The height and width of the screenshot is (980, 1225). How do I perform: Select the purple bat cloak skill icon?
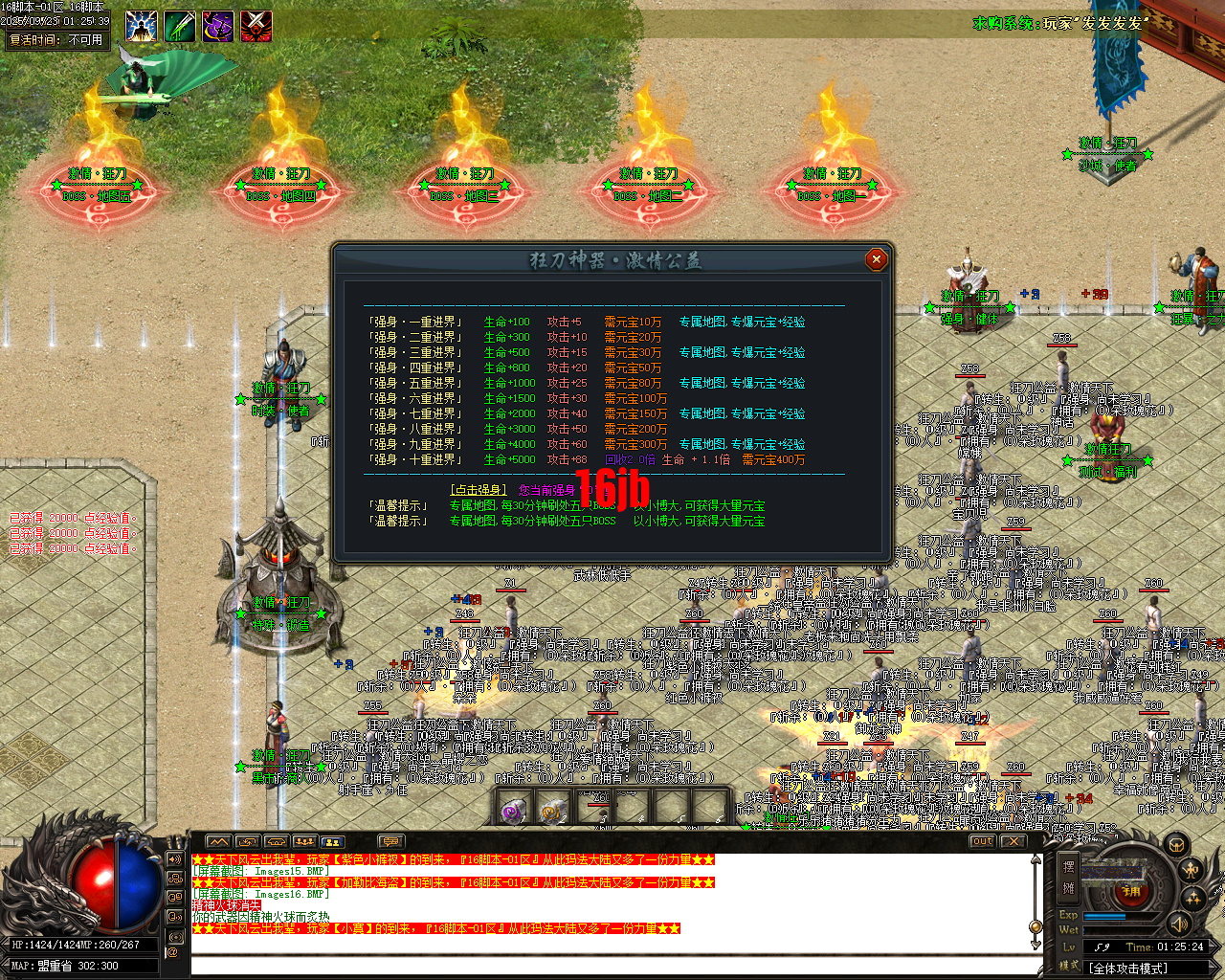coord(217,26)
